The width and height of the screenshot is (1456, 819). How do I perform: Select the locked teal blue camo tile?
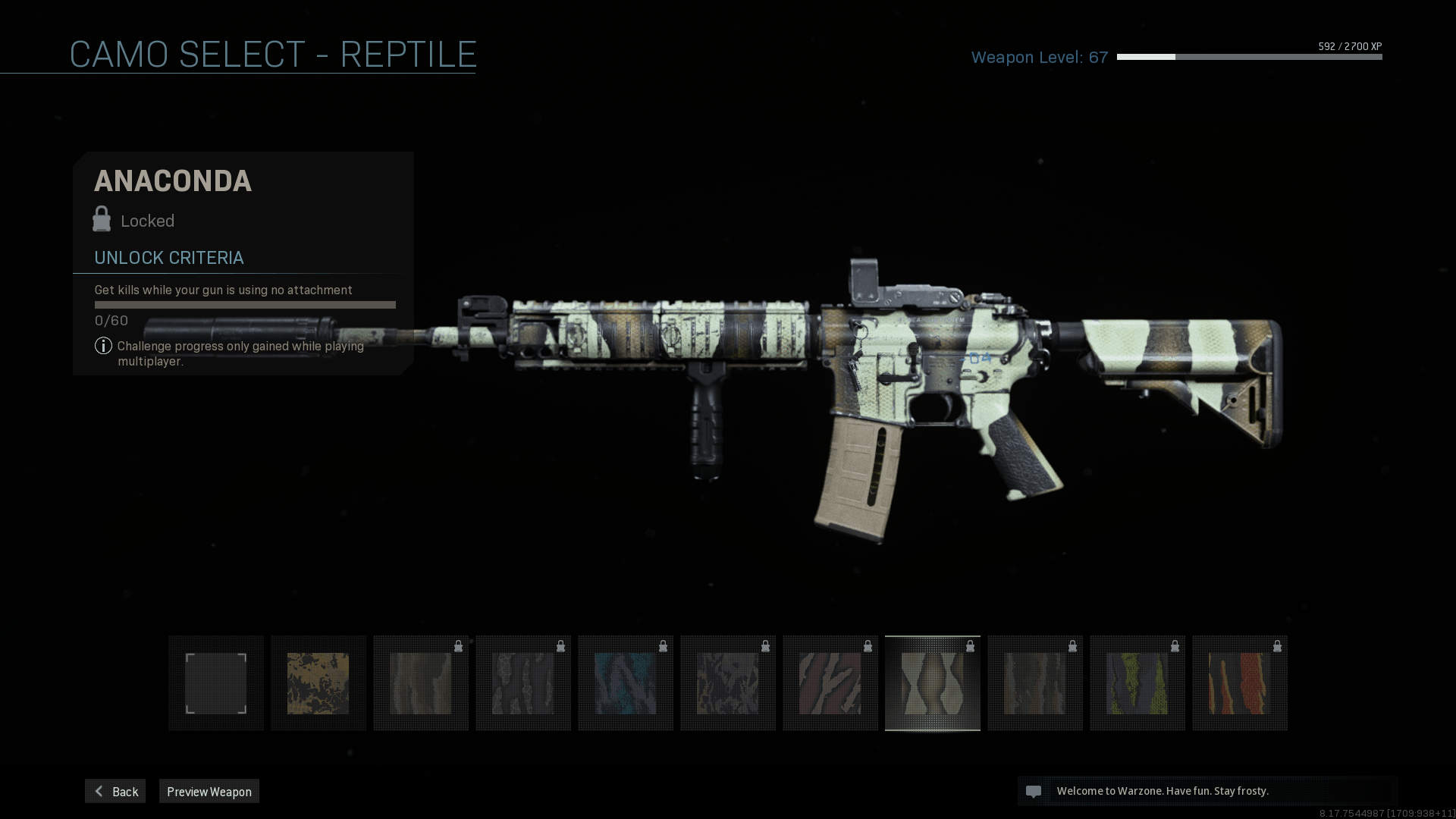tap(626, 683)
